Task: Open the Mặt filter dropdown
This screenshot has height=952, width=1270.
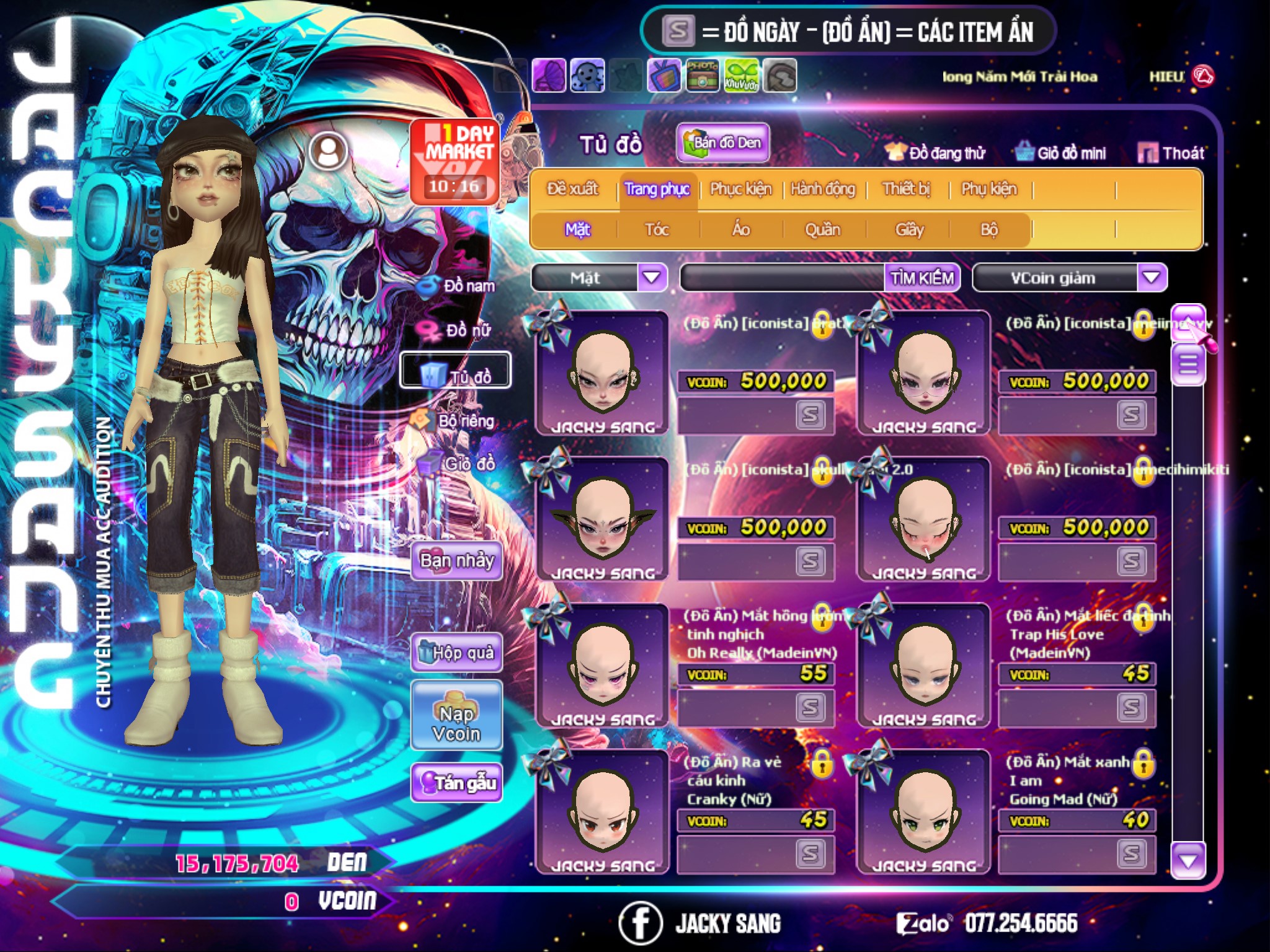Action: tap(652, 277)
